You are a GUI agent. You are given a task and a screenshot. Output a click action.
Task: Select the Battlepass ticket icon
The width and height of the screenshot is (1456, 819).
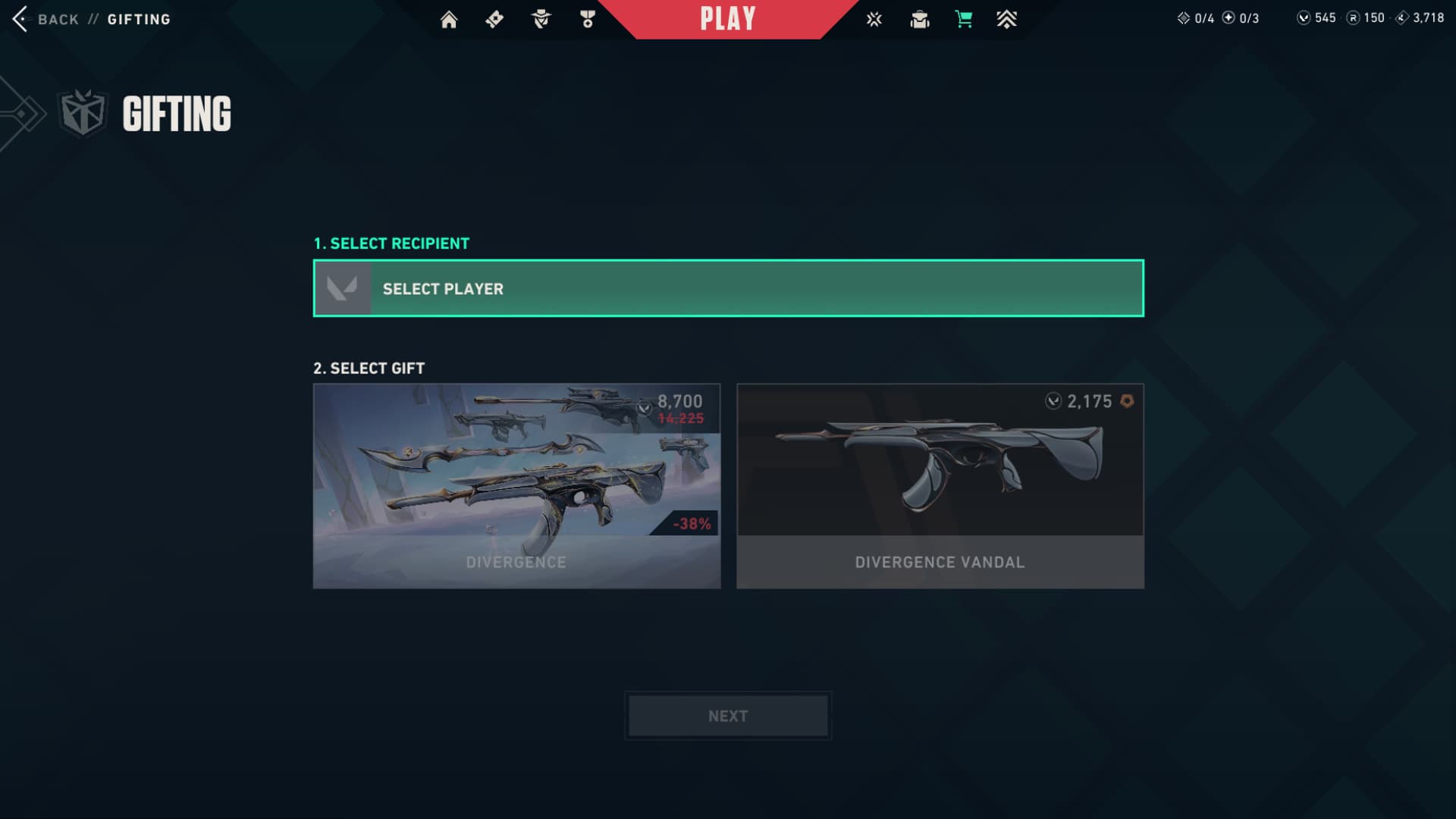click(494, 19)
